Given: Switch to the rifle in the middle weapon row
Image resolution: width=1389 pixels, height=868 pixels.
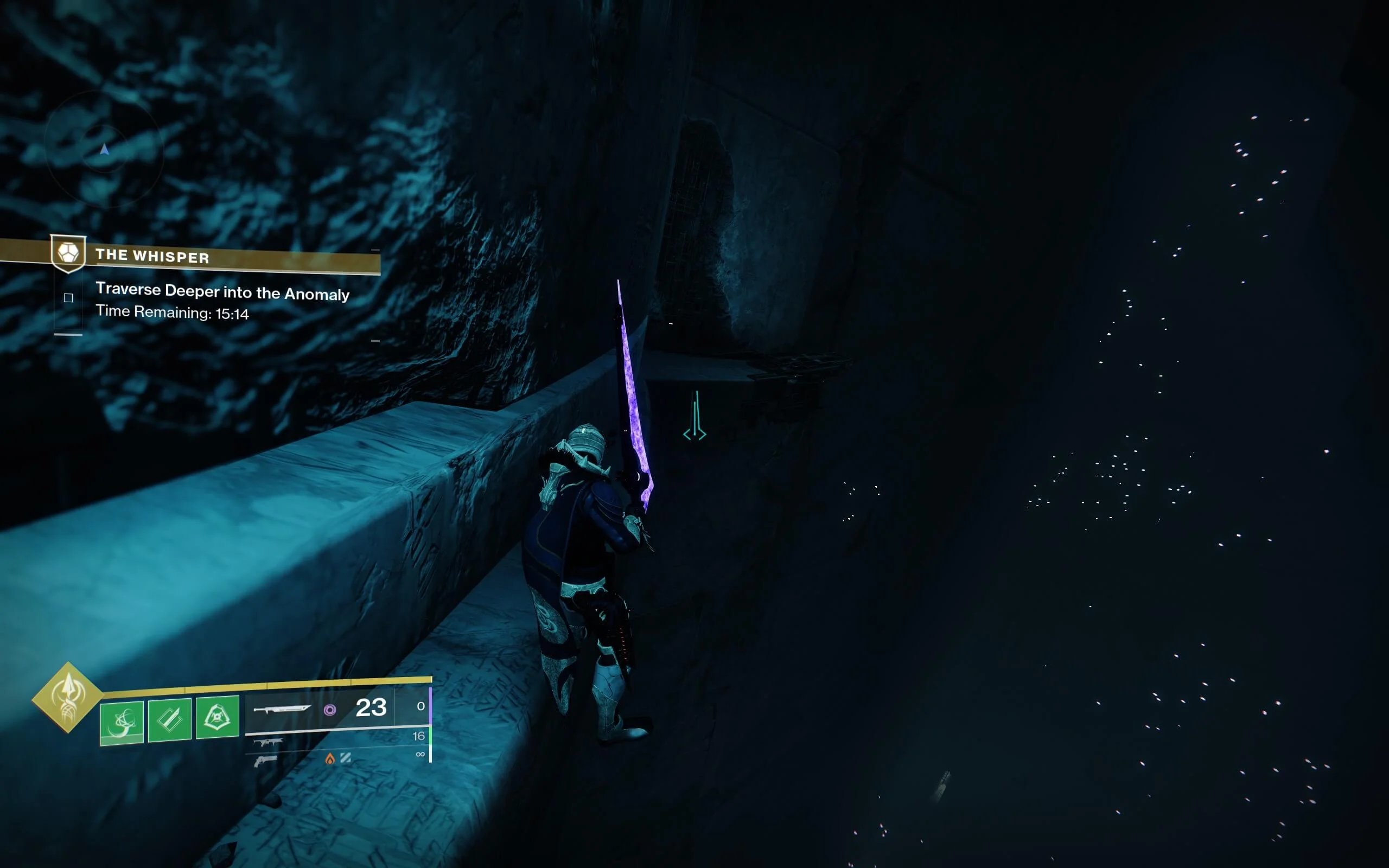Looking at the screenshot, I should pyautogui.click(x=267, y=742).
